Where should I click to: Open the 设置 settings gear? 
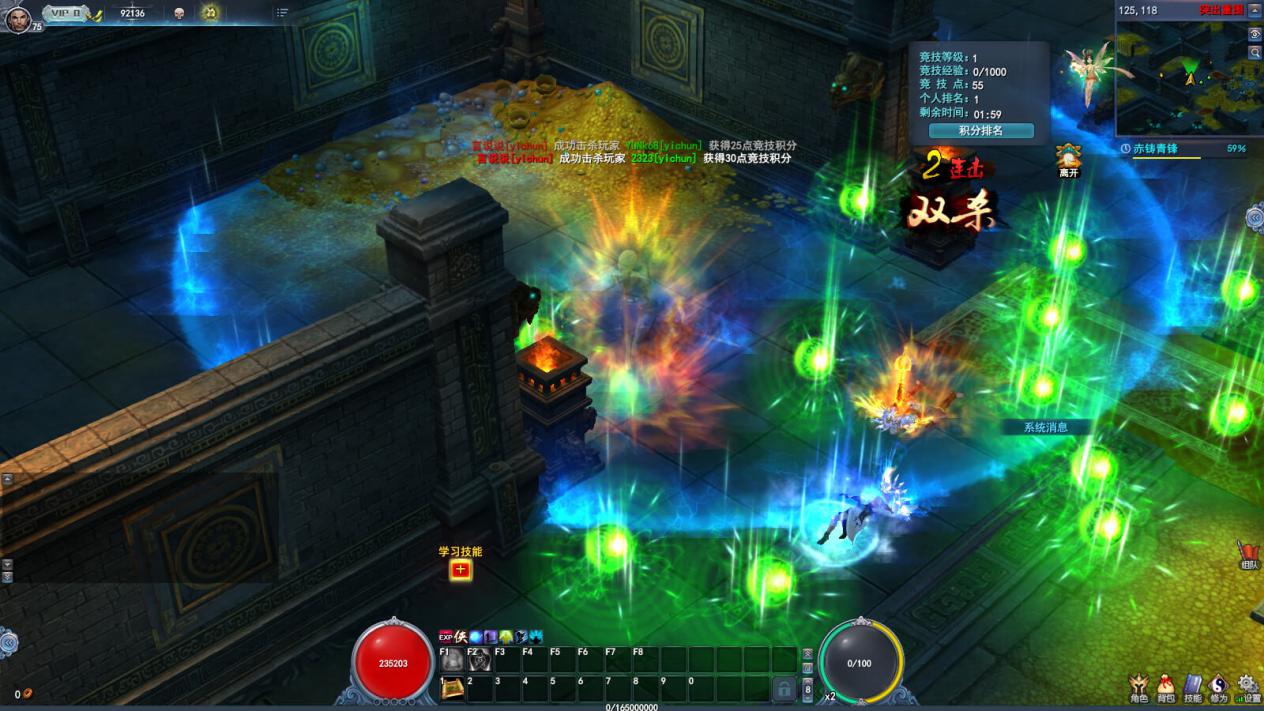pos(1247,687)
